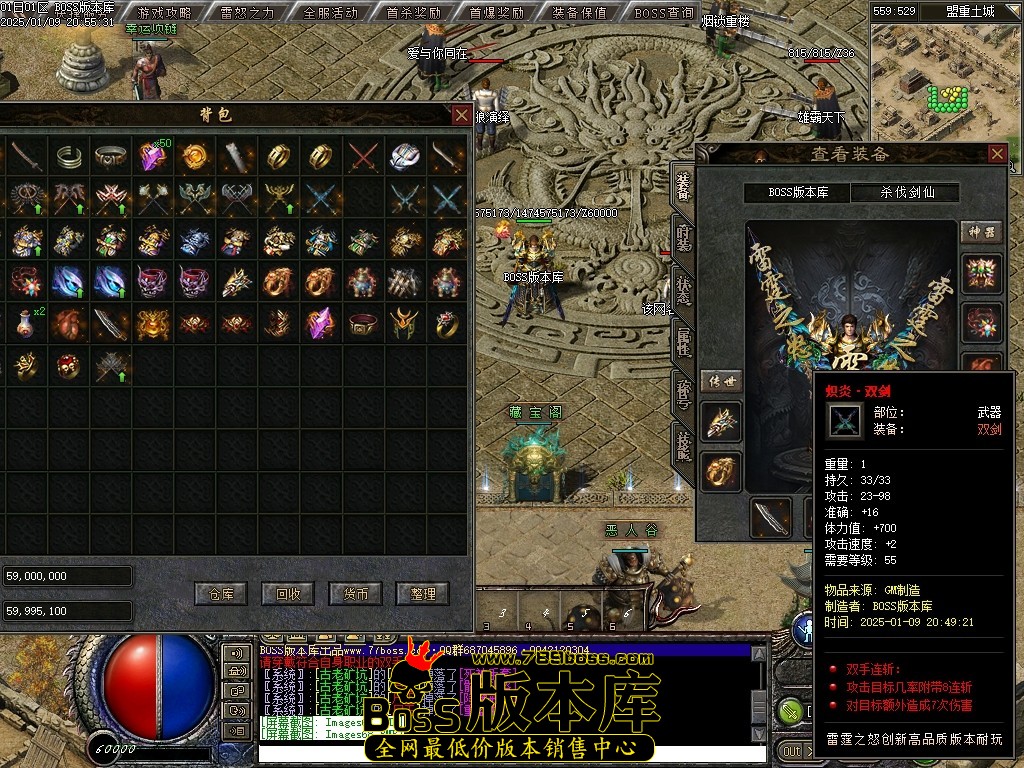Open the 雷怒之力 top menu

(x=247, y=13)
